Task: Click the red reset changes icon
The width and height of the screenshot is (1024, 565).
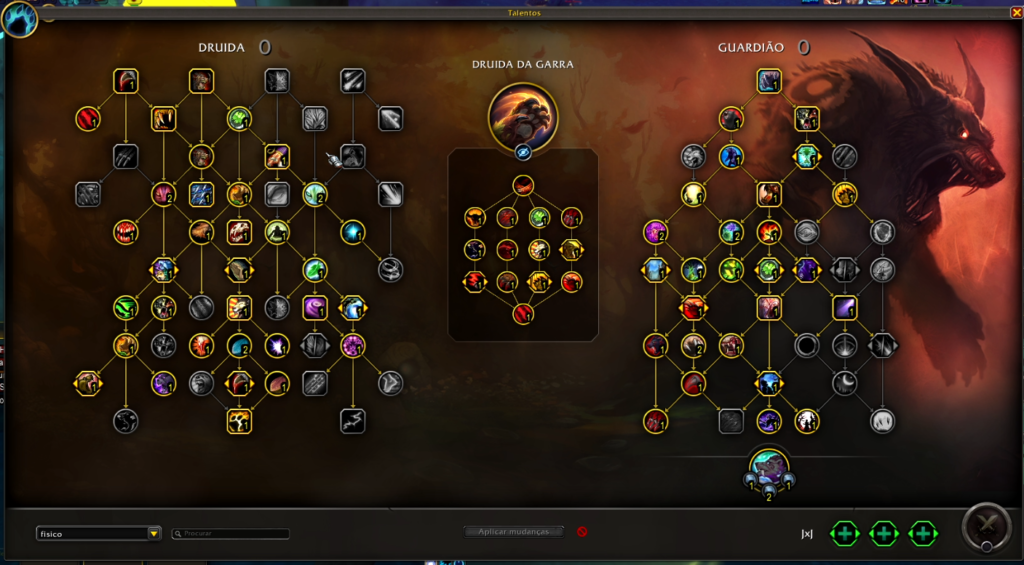Action: [x=582, y=532]
